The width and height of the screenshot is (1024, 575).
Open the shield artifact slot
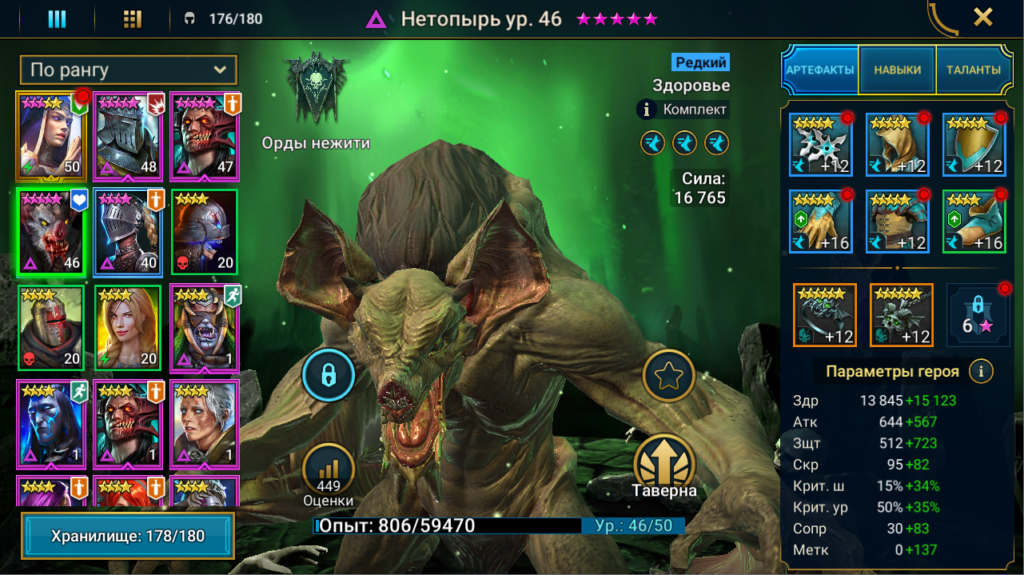(973, 144)
